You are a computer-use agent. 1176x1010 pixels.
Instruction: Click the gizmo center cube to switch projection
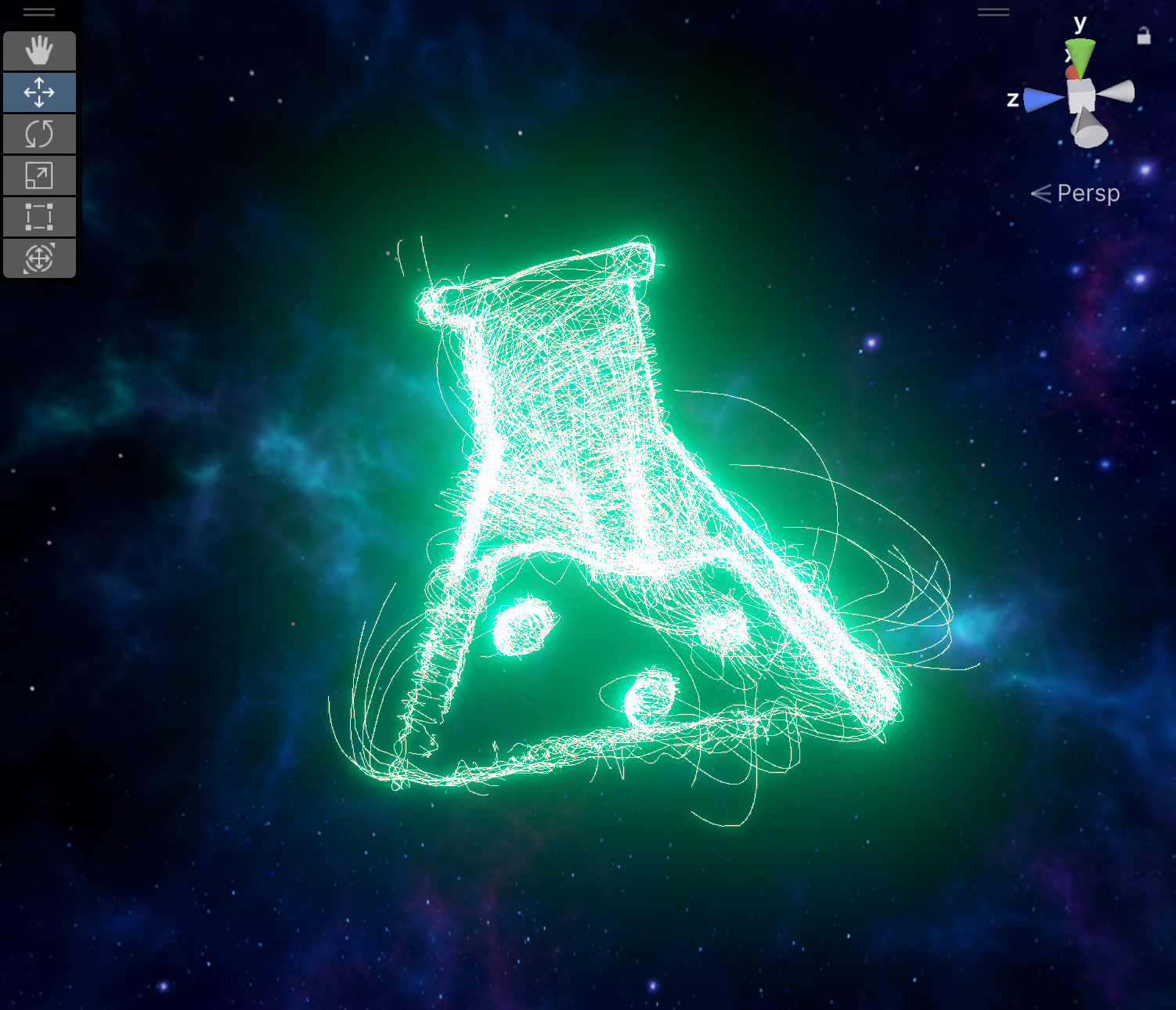click(1081, 94)
